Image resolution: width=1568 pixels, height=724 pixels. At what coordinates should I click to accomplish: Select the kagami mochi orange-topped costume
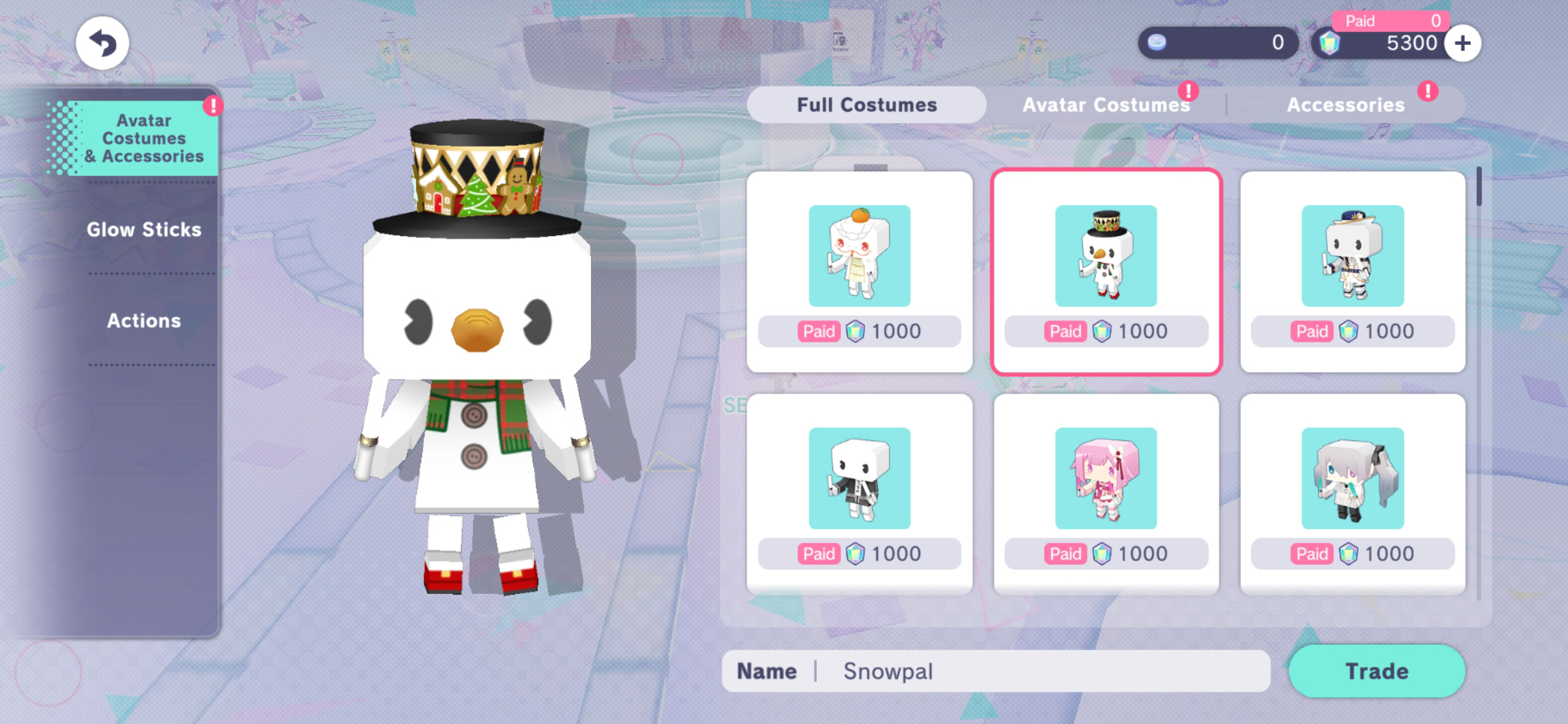click(x=859, y=271)
